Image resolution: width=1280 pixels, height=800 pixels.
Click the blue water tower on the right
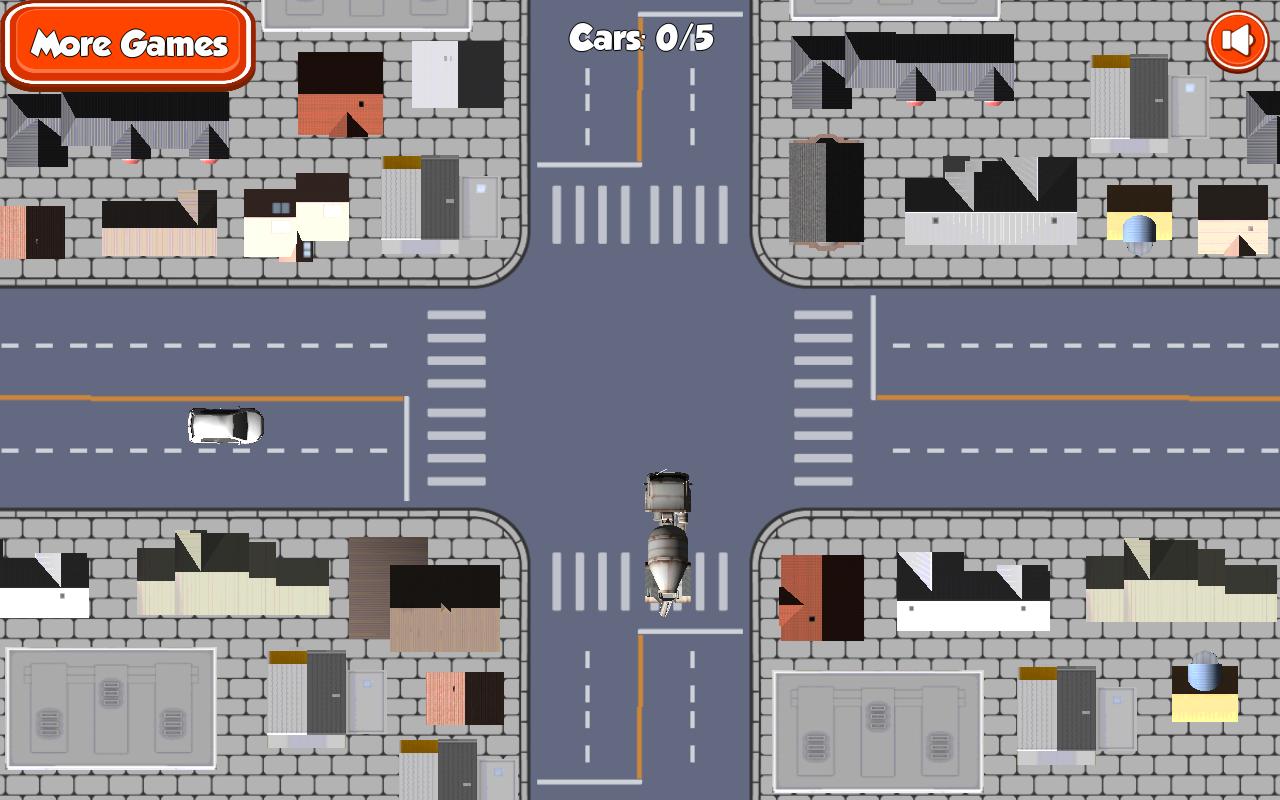1137,228
